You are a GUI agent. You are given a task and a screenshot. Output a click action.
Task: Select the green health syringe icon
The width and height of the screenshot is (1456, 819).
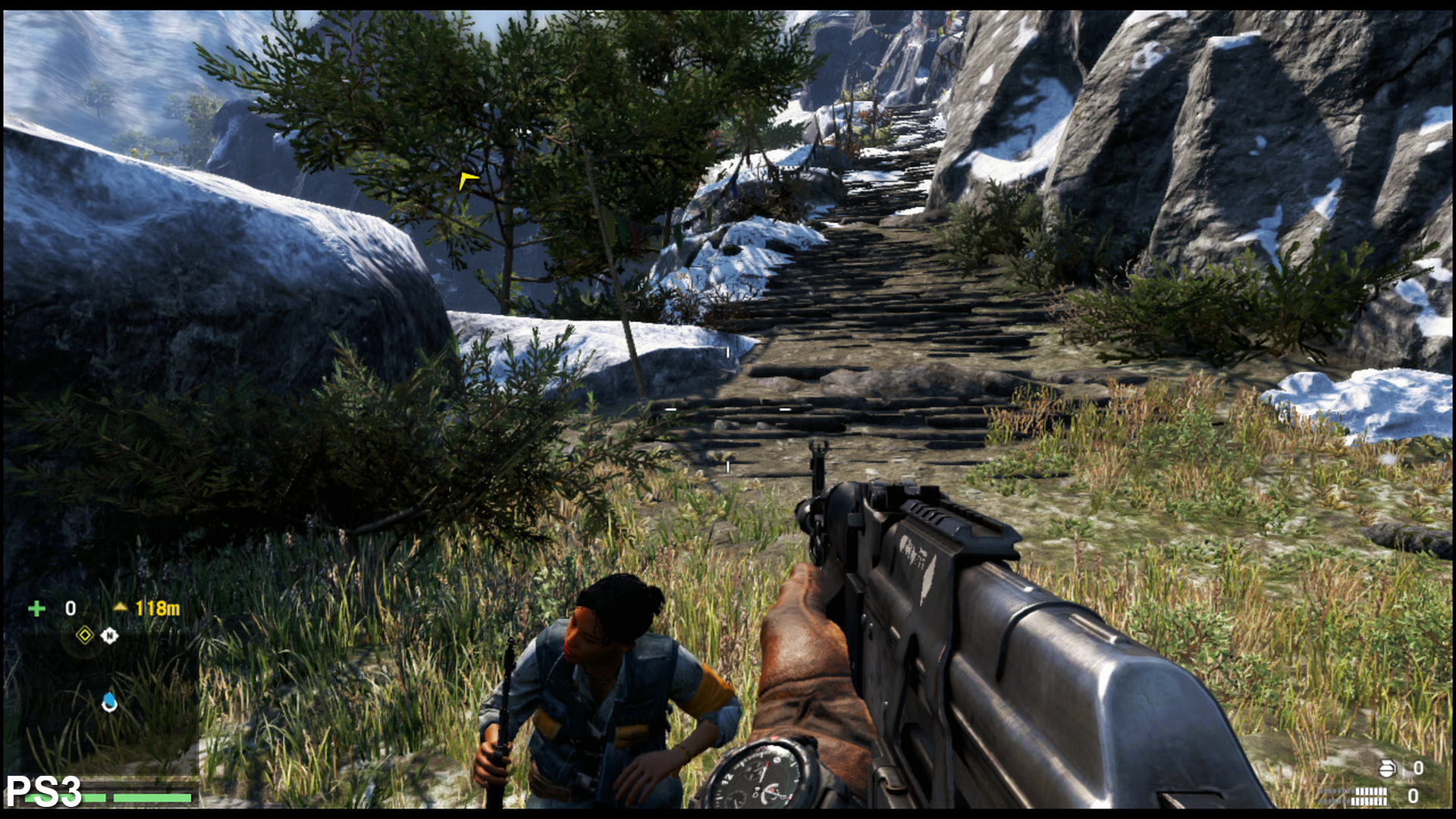click(36, 608)
